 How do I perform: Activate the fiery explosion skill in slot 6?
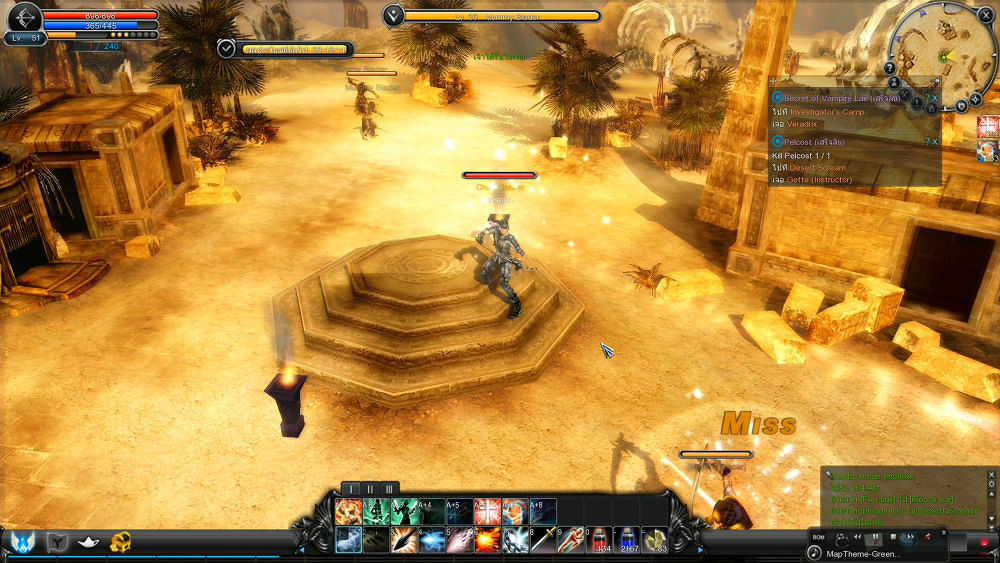click(488, 540)
